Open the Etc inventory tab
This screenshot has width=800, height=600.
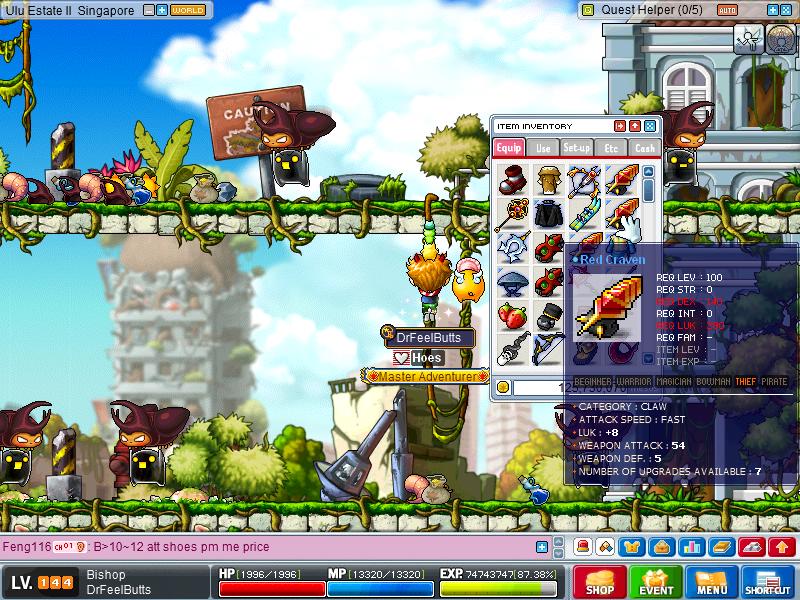pos(611,147)
